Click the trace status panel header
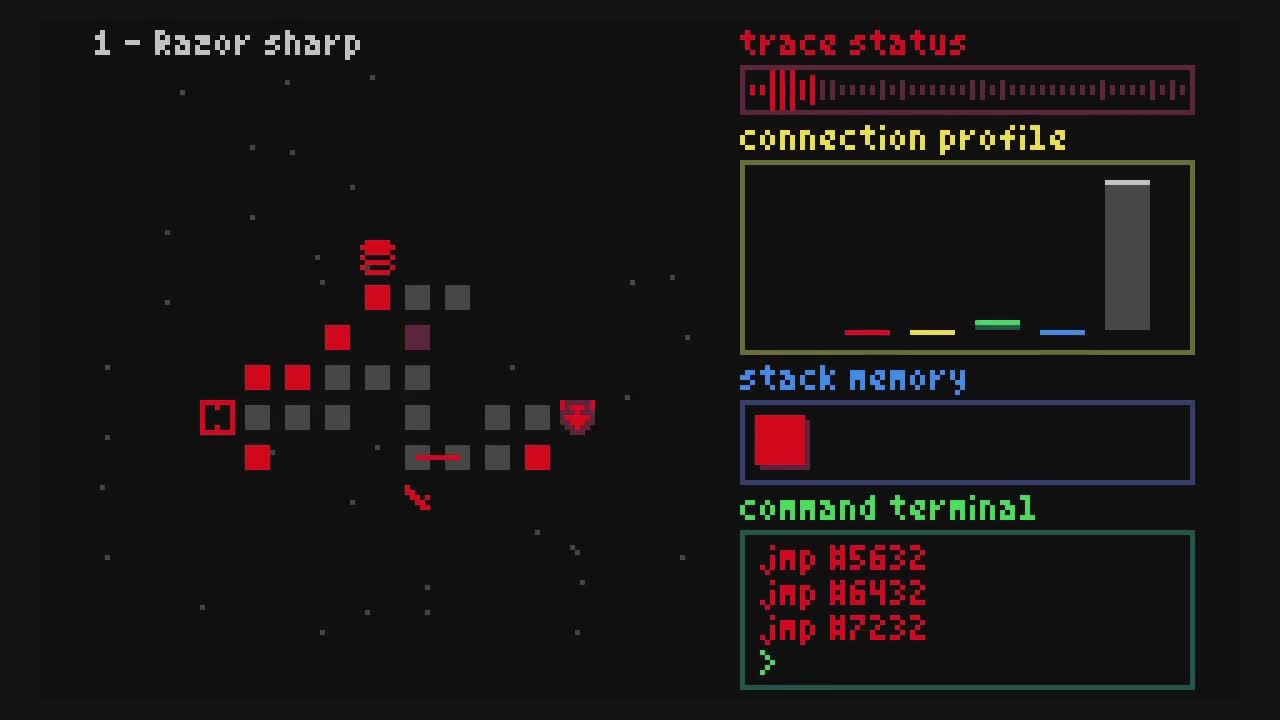Image resolution: width=1280 pixels, height=720 pixels. coord(851,43)
